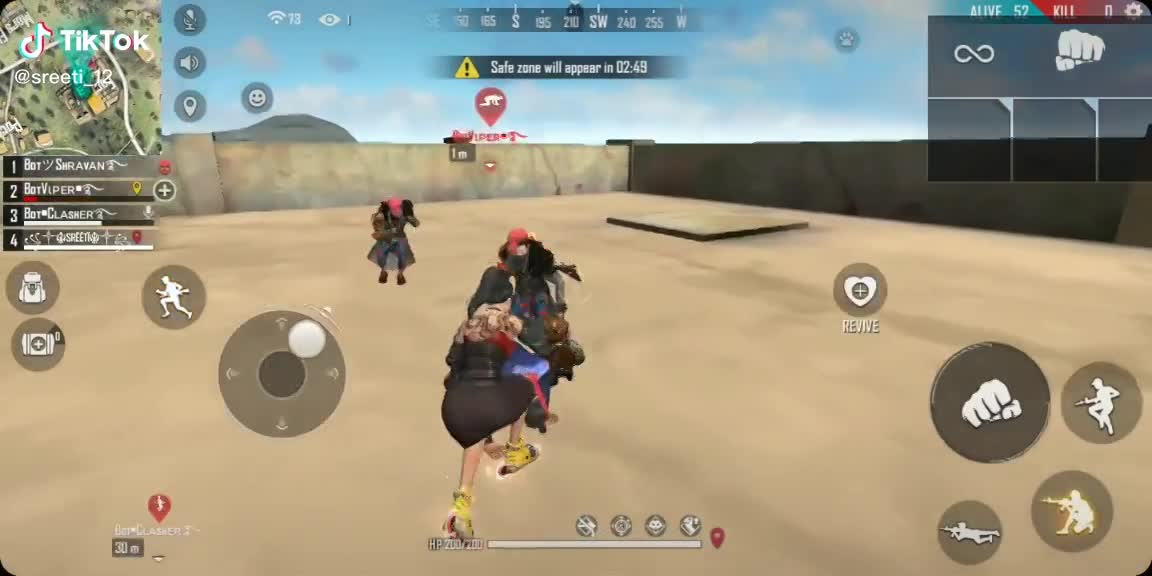
Task: Use the medkit button
Action: pos(38,344)
